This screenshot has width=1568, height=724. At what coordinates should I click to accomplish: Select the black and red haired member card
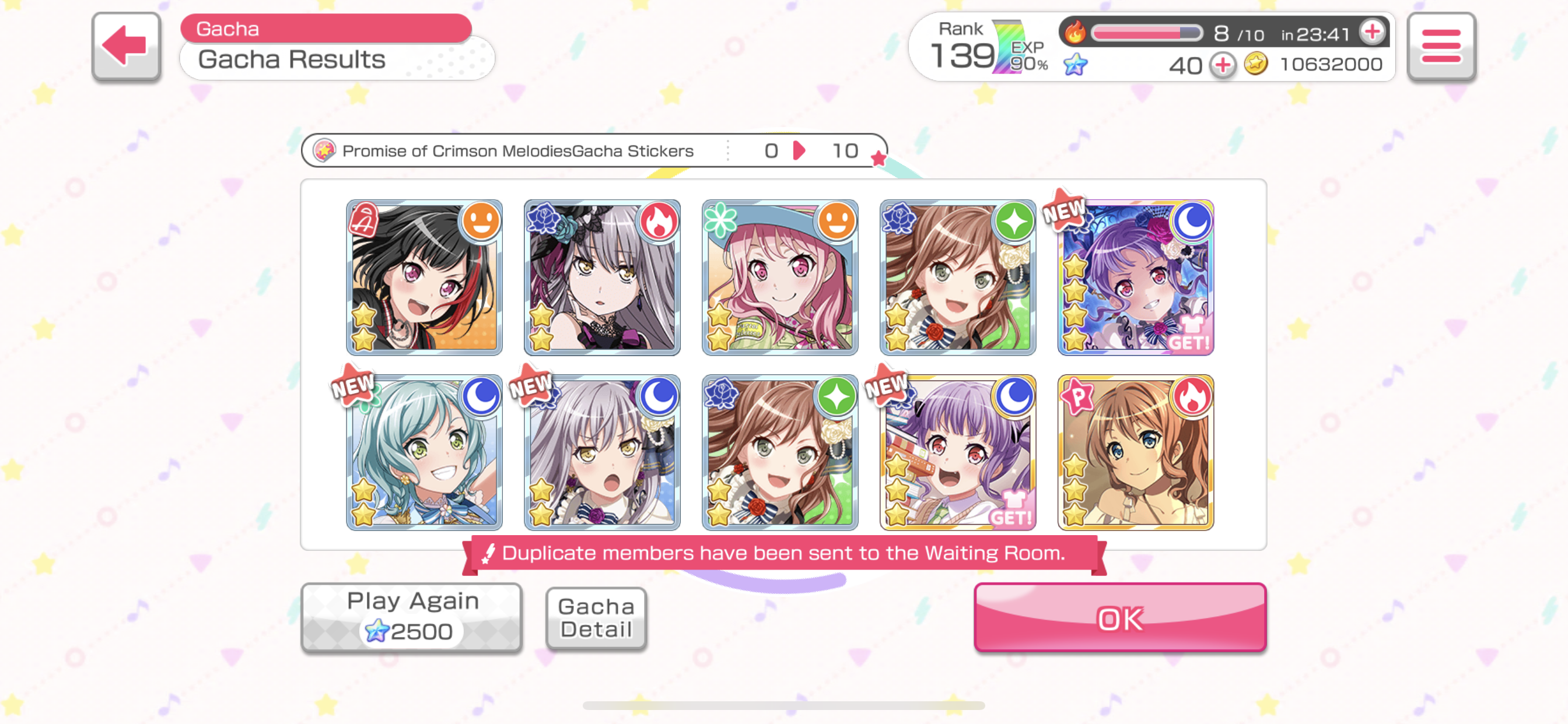click(x=424, y=277)
